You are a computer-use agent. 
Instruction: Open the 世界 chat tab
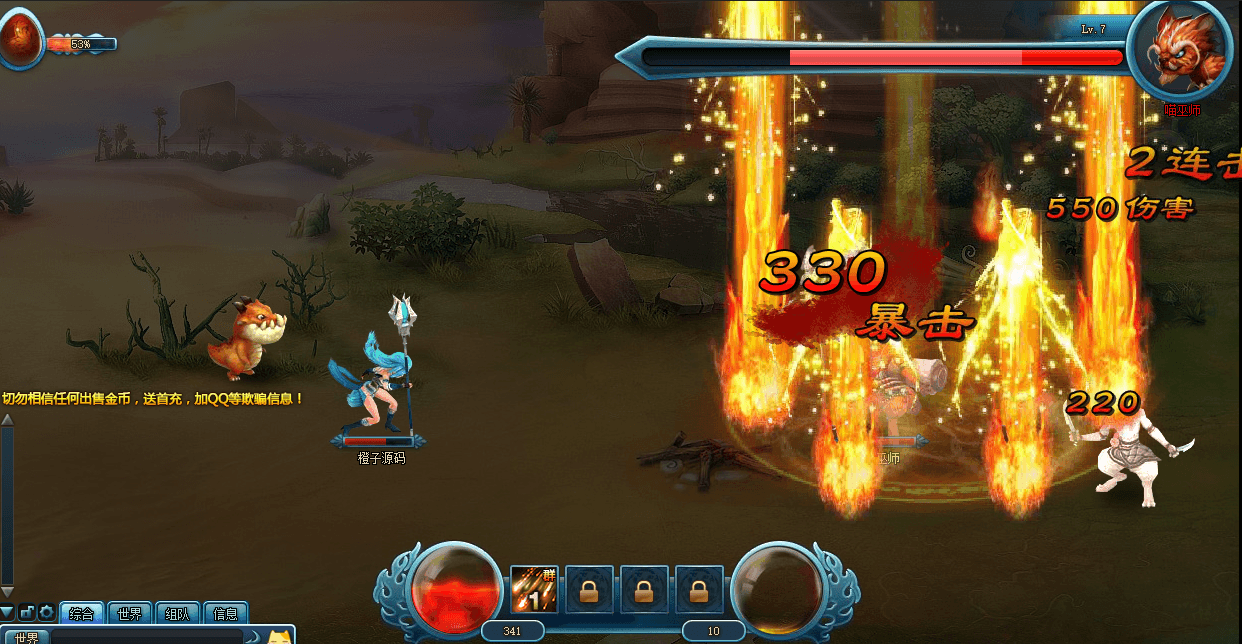point(130,614)
